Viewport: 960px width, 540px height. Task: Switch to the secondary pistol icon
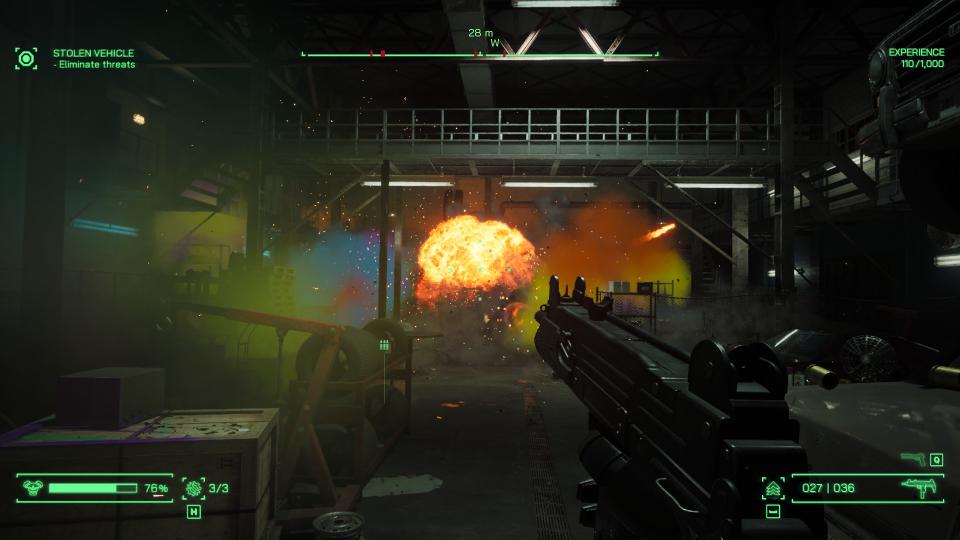pyautogui.click(x=911, y=460)
